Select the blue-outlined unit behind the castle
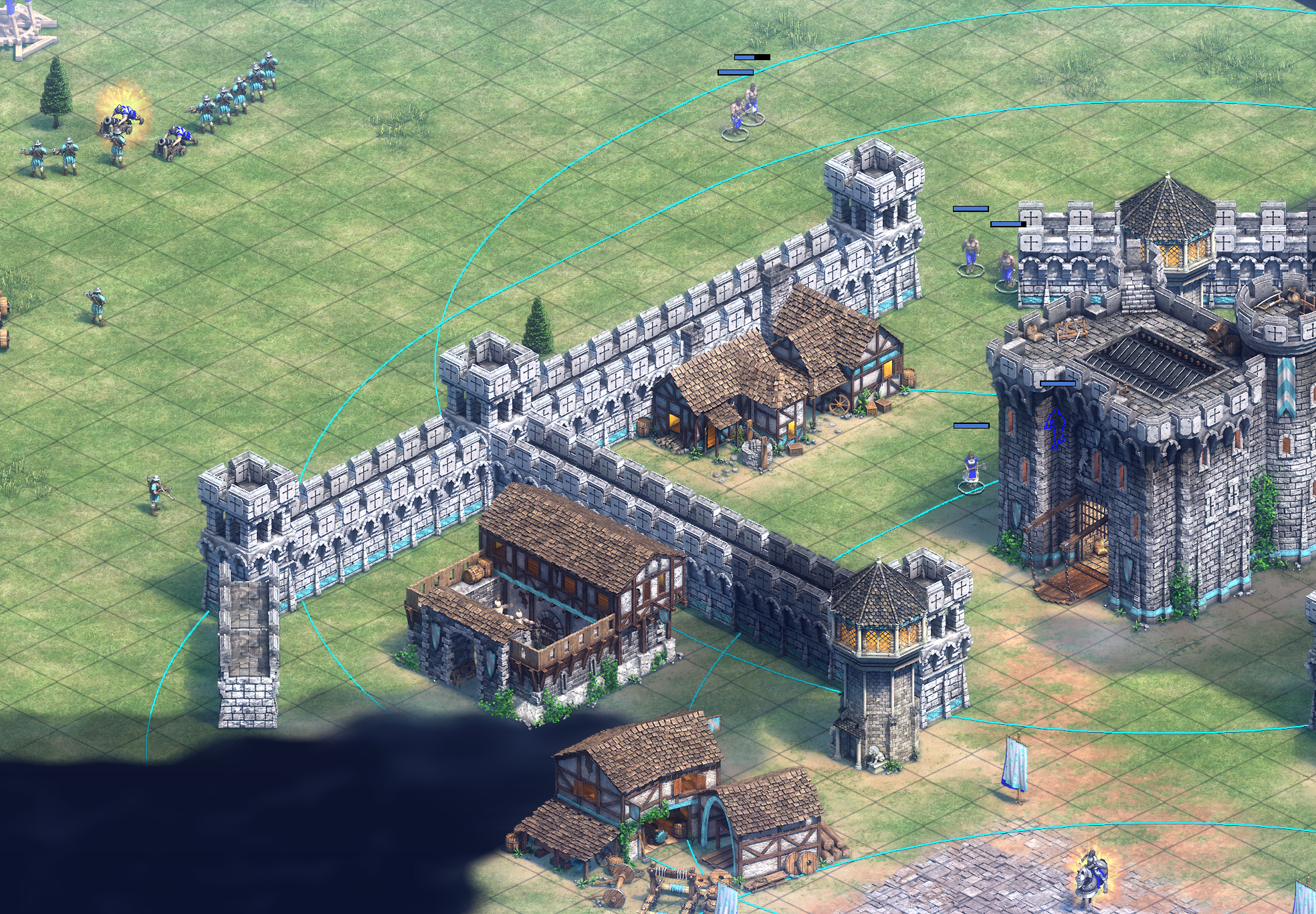Viewport: 1316px width, 914px height. pyautogui.click(x=1056, y=429)
